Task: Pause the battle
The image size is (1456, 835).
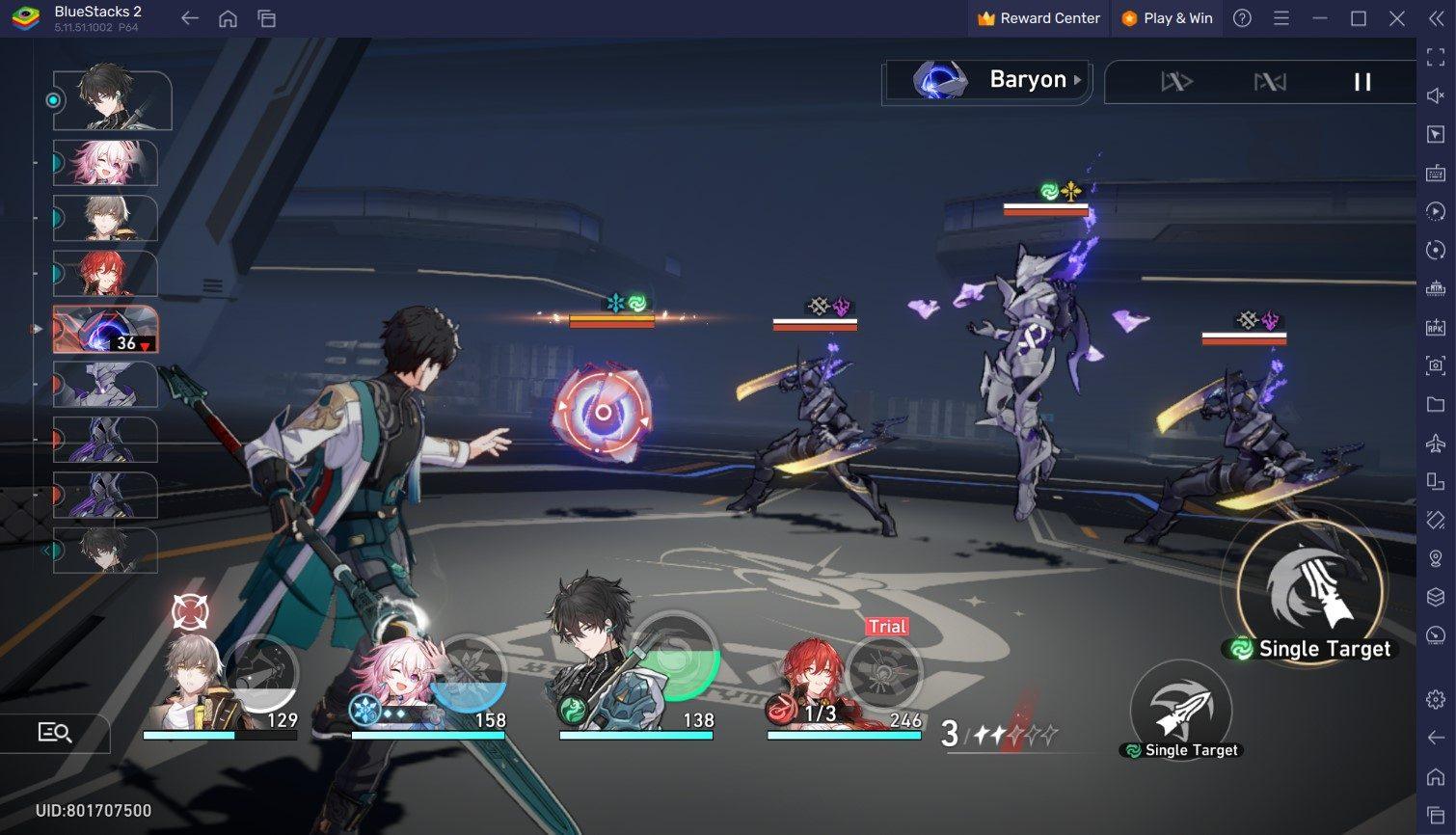Action: pyautogui.click(x=1362, y=82)
